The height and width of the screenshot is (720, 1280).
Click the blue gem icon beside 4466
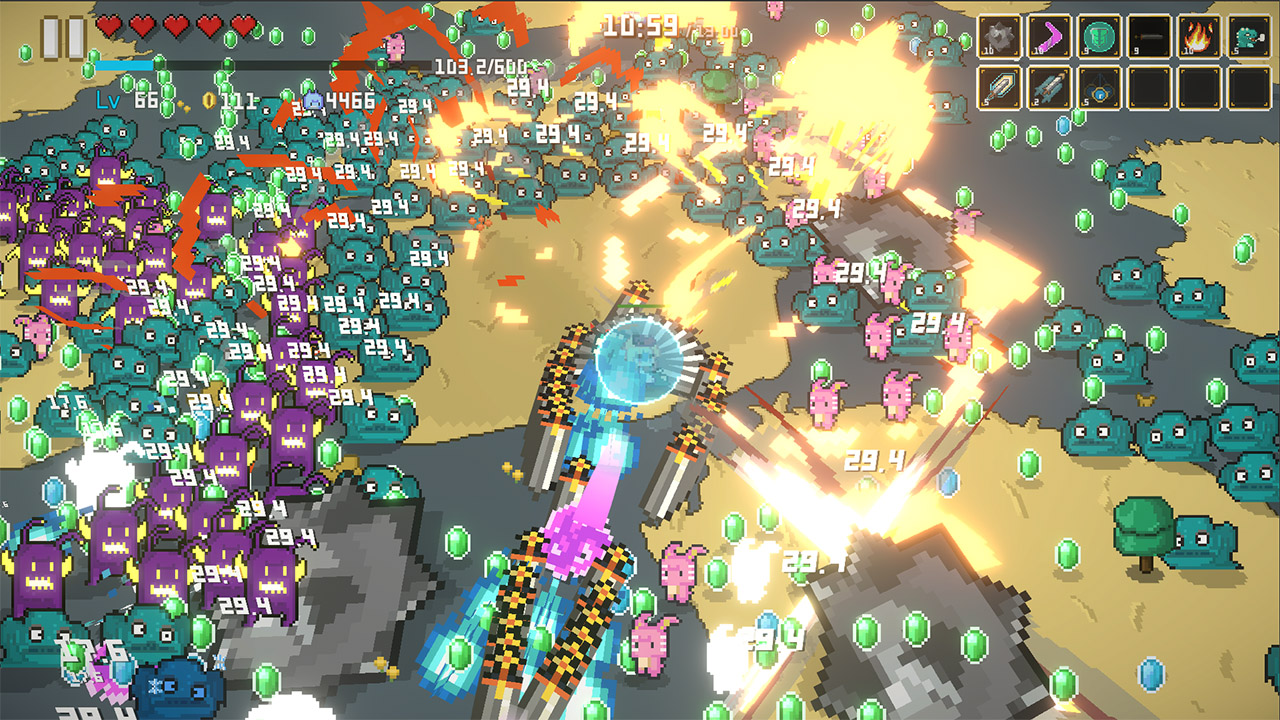coord(313,100)
